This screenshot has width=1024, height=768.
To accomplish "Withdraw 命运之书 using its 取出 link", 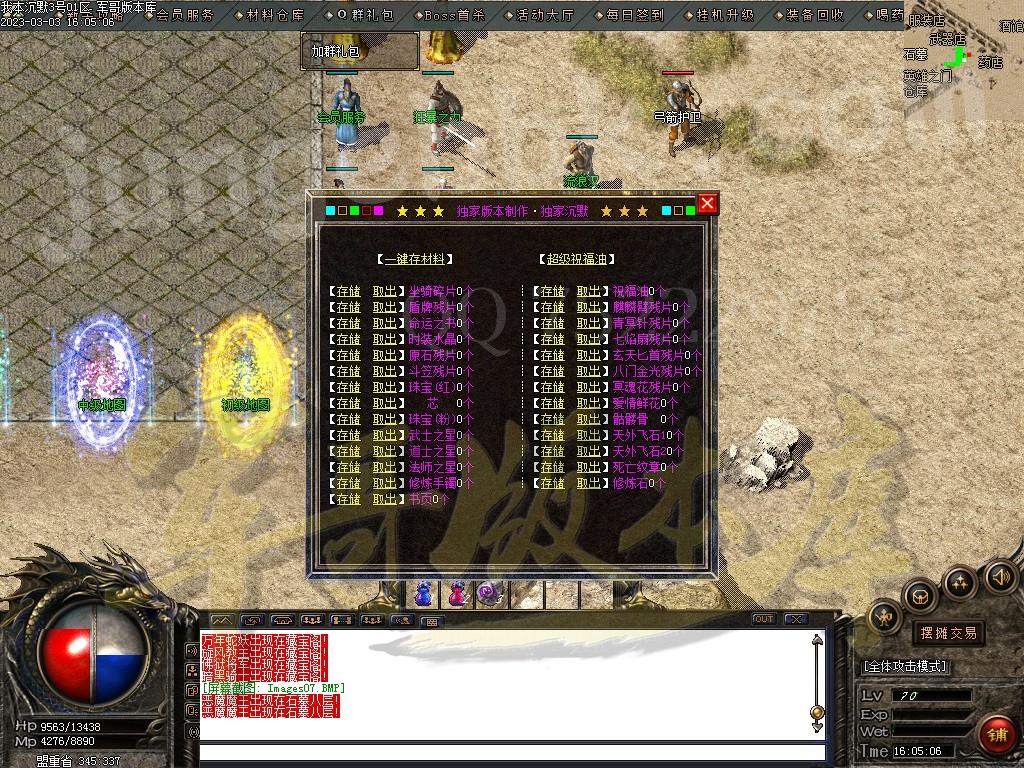I will click(x=385, y=323).
